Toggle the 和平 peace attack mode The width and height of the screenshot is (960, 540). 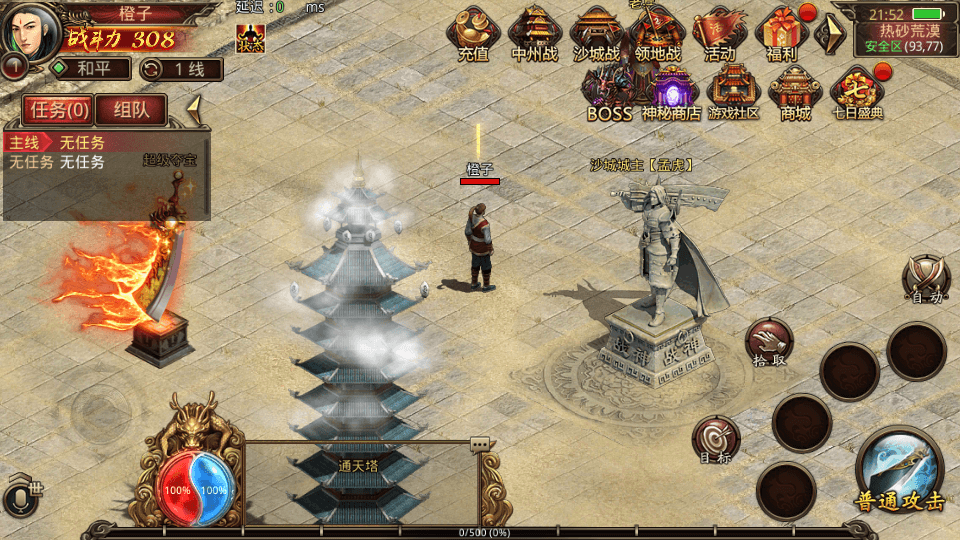(x=91, y=69)
